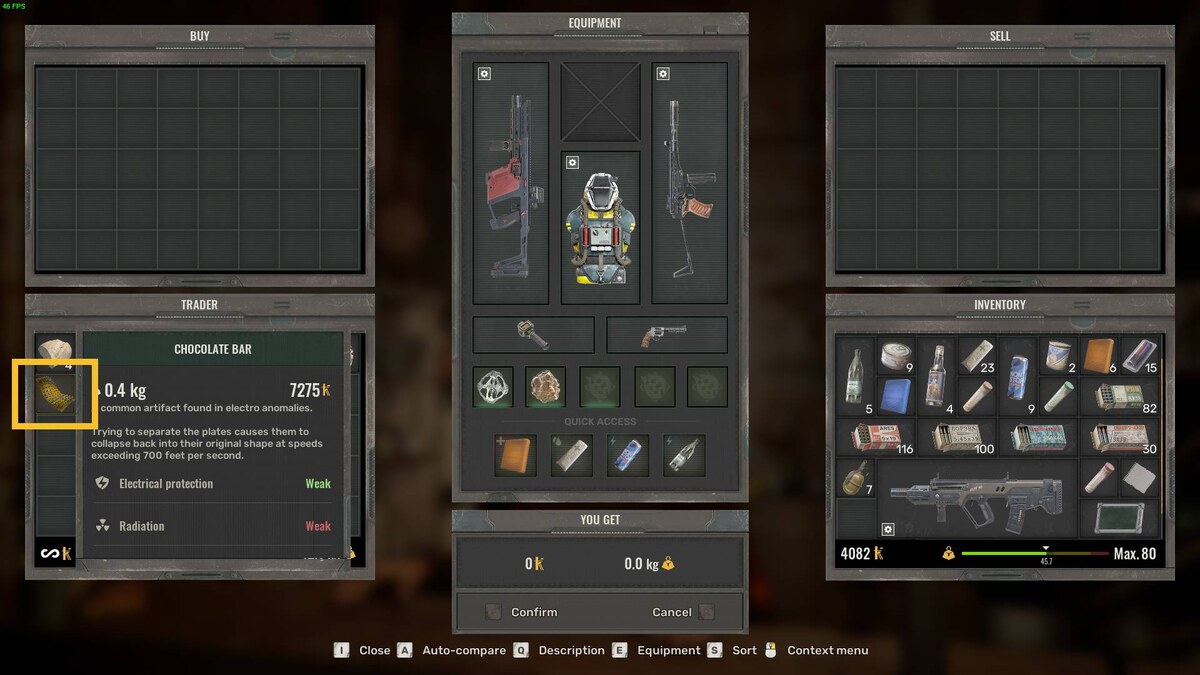The height and width of the screenshot is (675, 1200).
Task: Confirm the trade
Action: pyautogui.click(x=534, y=612)
